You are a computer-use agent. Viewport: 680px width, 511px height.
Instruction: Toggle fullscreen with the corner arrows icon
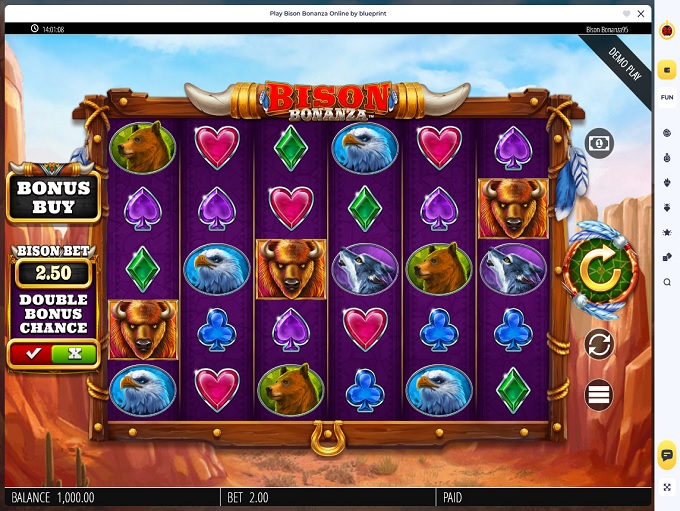click(x=667, y=487)
